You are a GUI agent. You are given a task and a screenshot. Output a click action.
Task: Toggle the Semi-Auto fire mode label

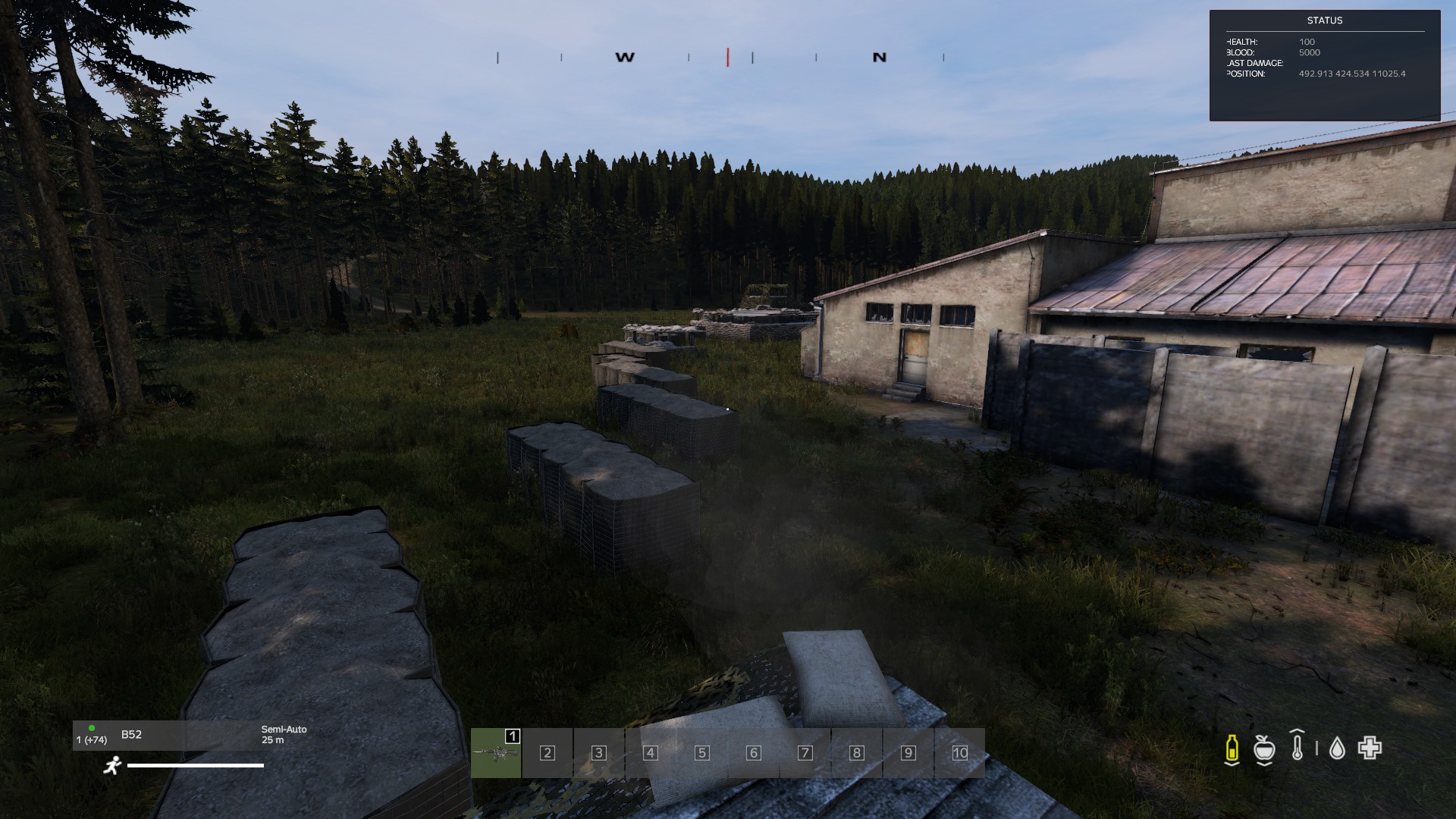tap(284, 730)
